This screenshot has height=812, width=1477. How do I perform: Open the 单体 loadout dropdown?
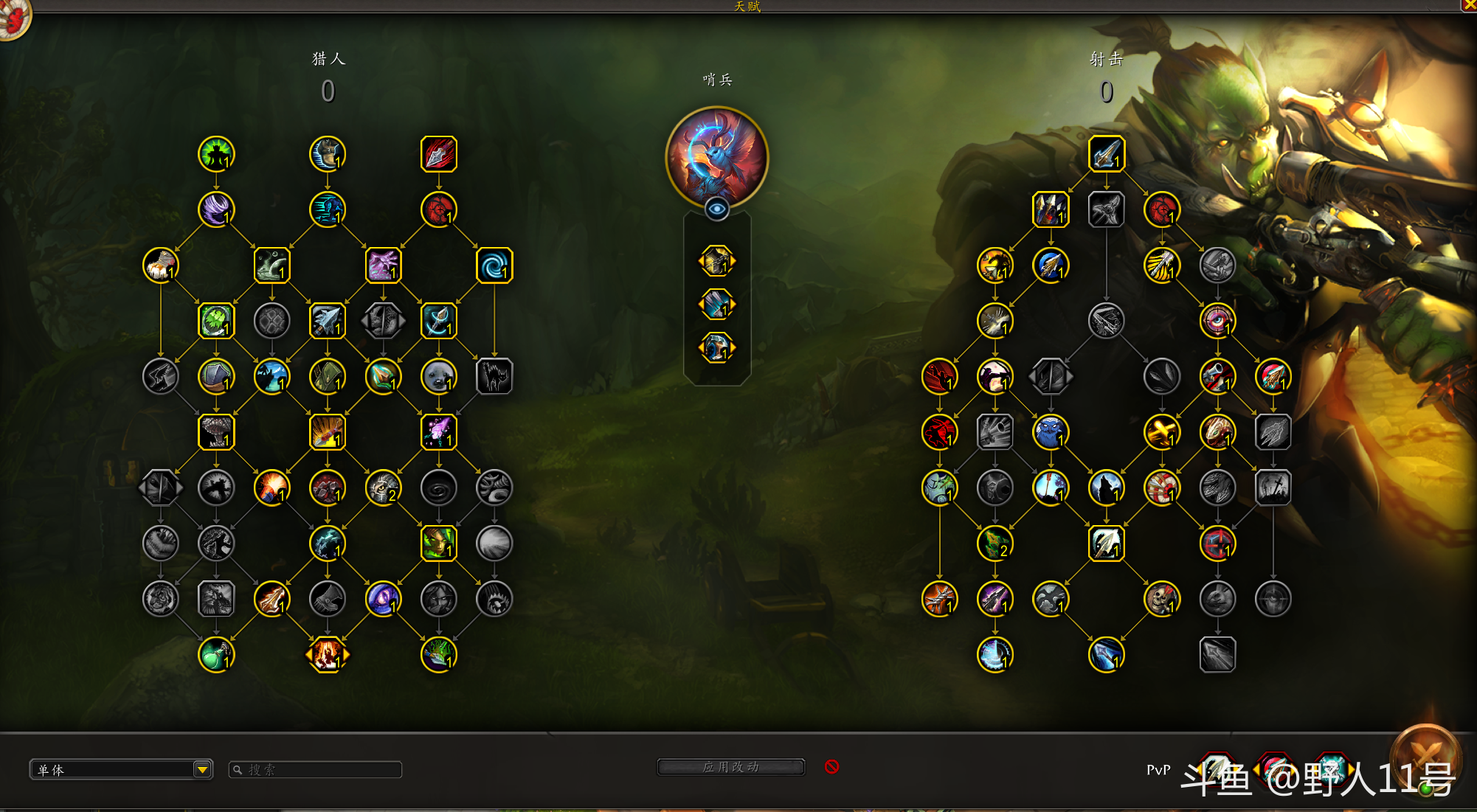click(202, 769)
